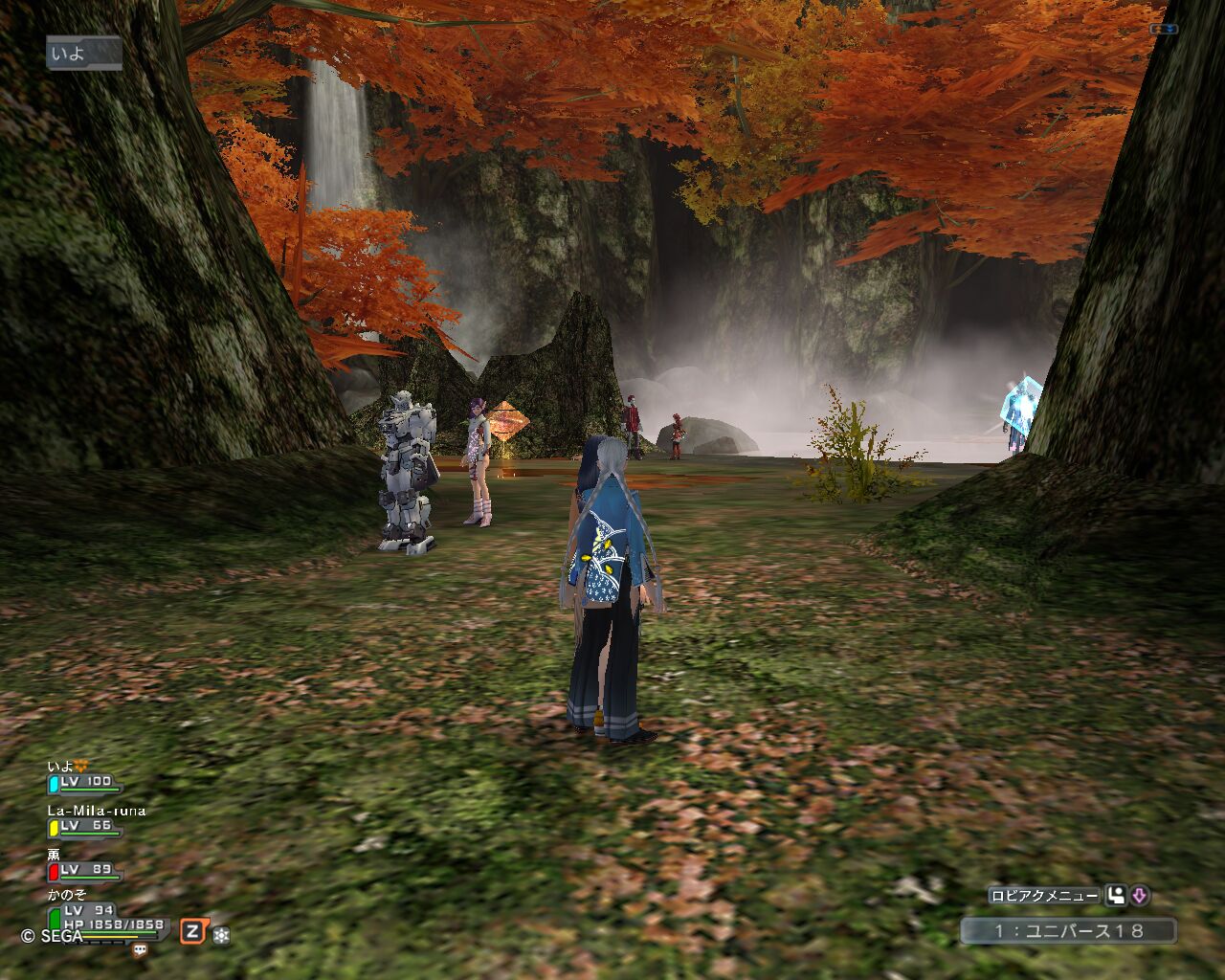Click the small blue indicator in top-right corner
The height and width of the screenshot is (980, 1225).
click(x=1163, y=29)
